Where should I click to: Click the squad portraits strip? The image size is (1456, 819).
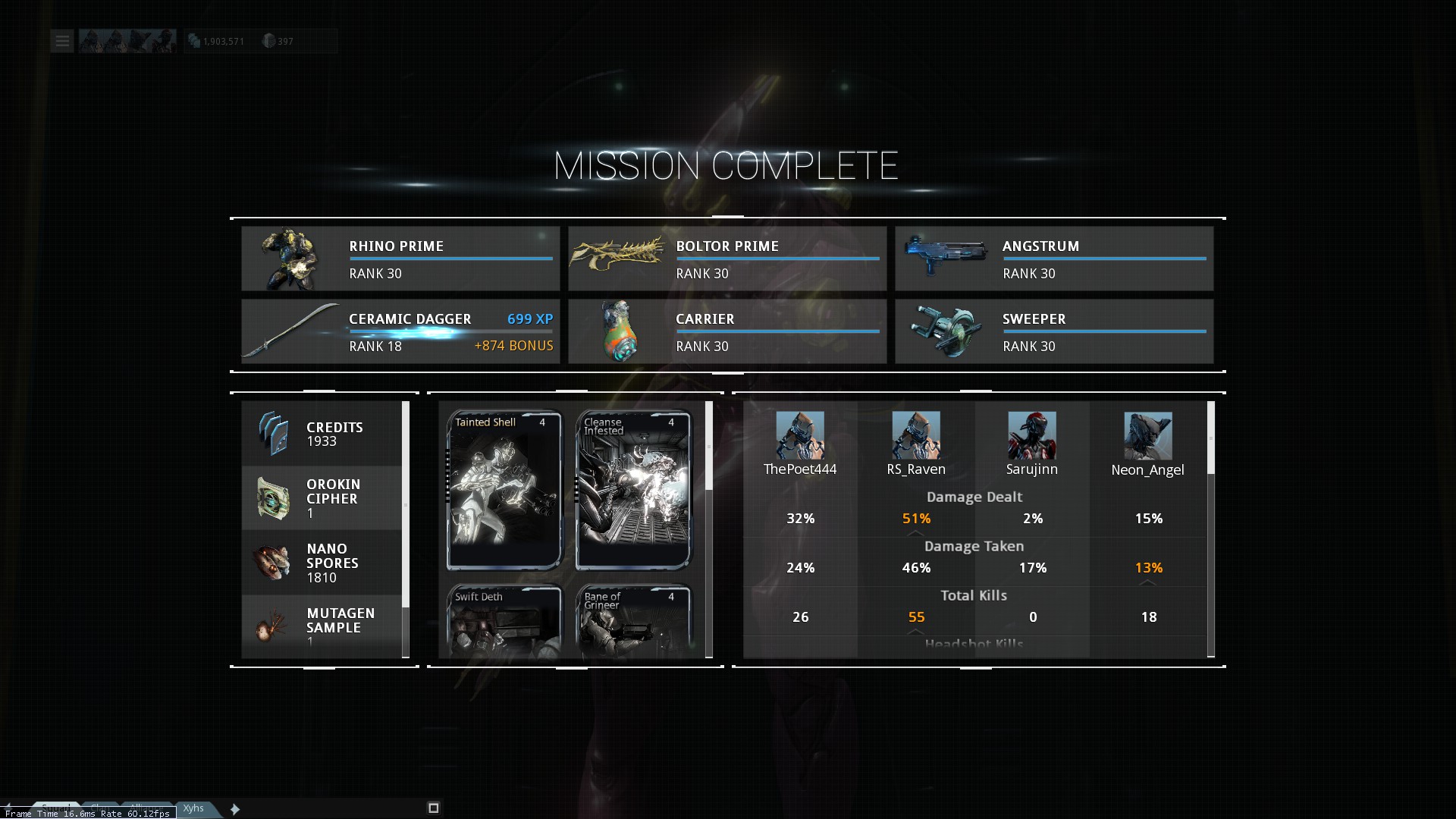[127, 41]
